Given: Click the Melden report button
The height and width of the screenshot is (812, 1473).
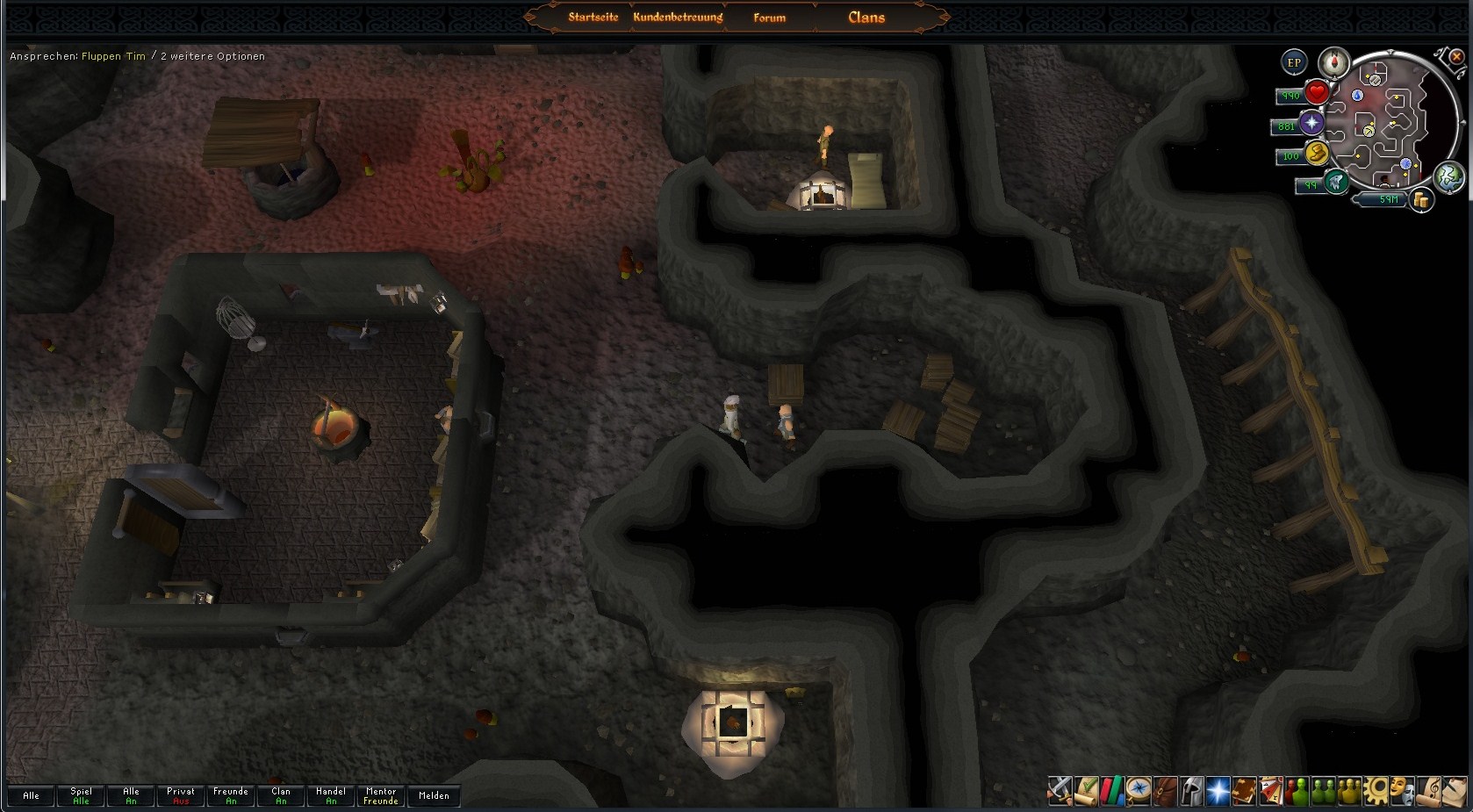Looking at the screenshot, I should pyautogui.click(x=434, y=795).
